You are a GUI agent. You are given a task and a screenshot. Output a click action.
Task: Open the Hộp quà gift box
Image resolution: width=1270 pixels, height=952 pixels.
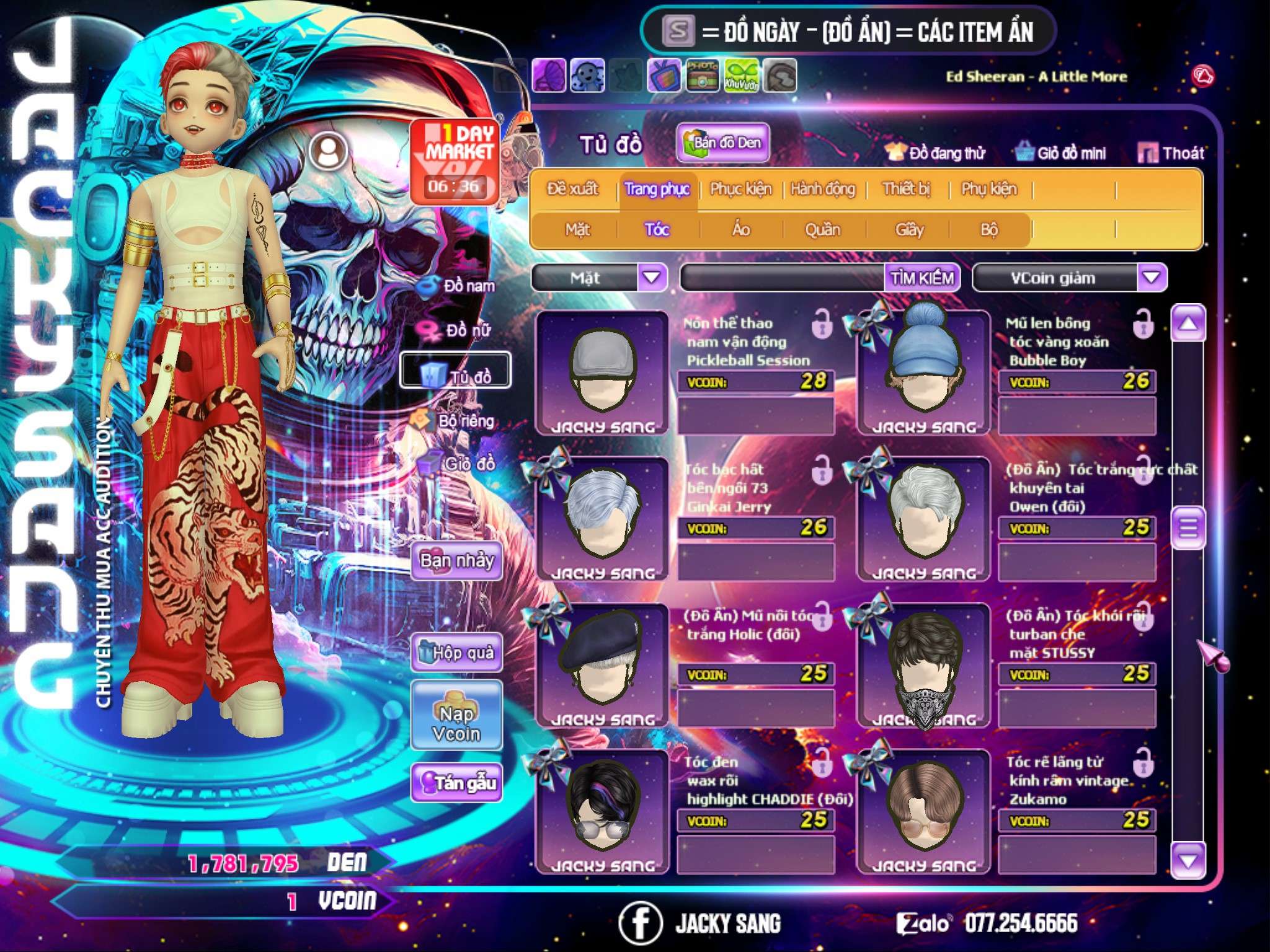coord(456,653)
